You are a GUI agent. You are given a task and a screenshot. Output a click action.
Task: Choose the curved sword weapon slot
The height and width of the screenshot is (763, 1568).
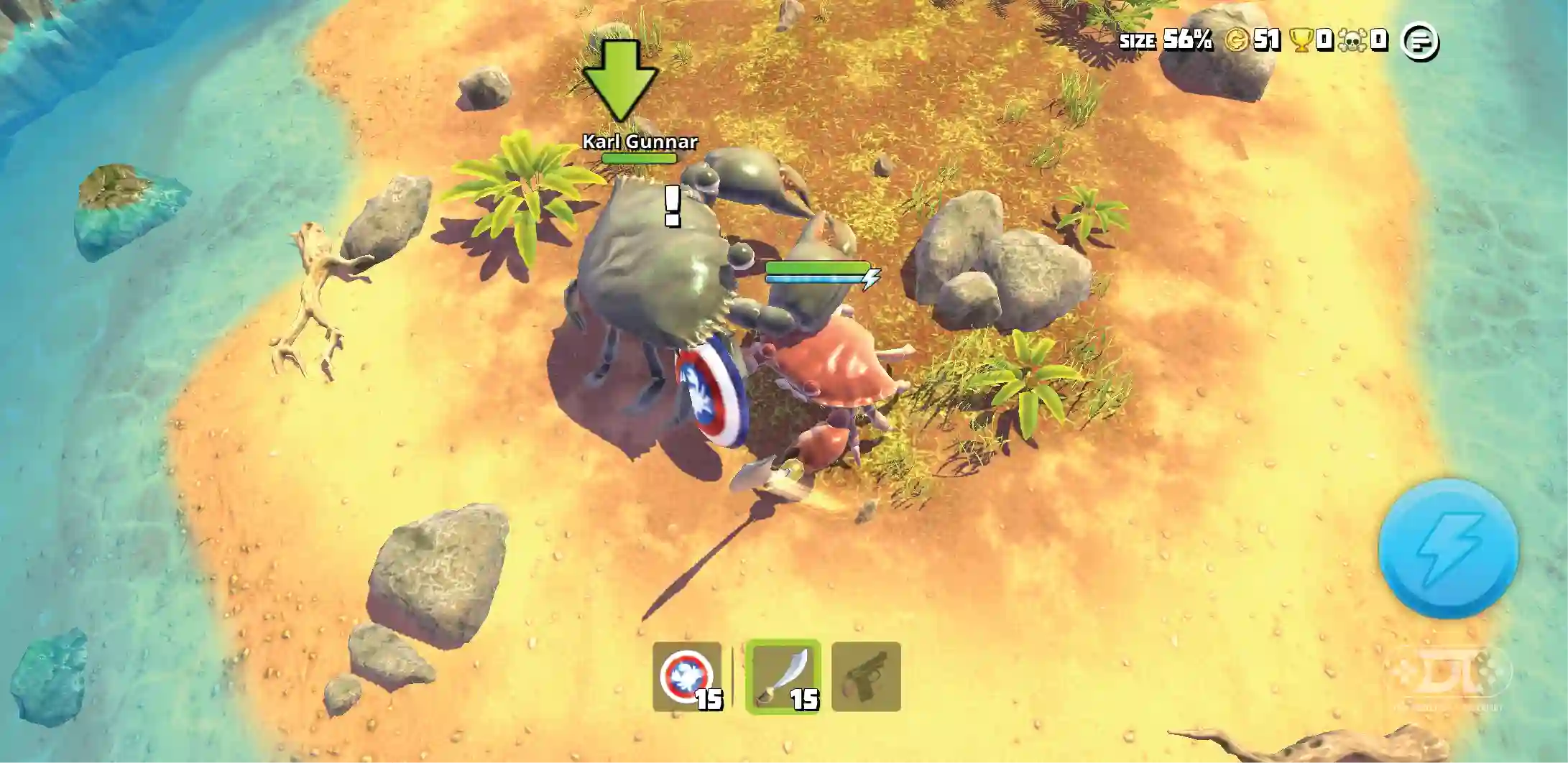783,677
